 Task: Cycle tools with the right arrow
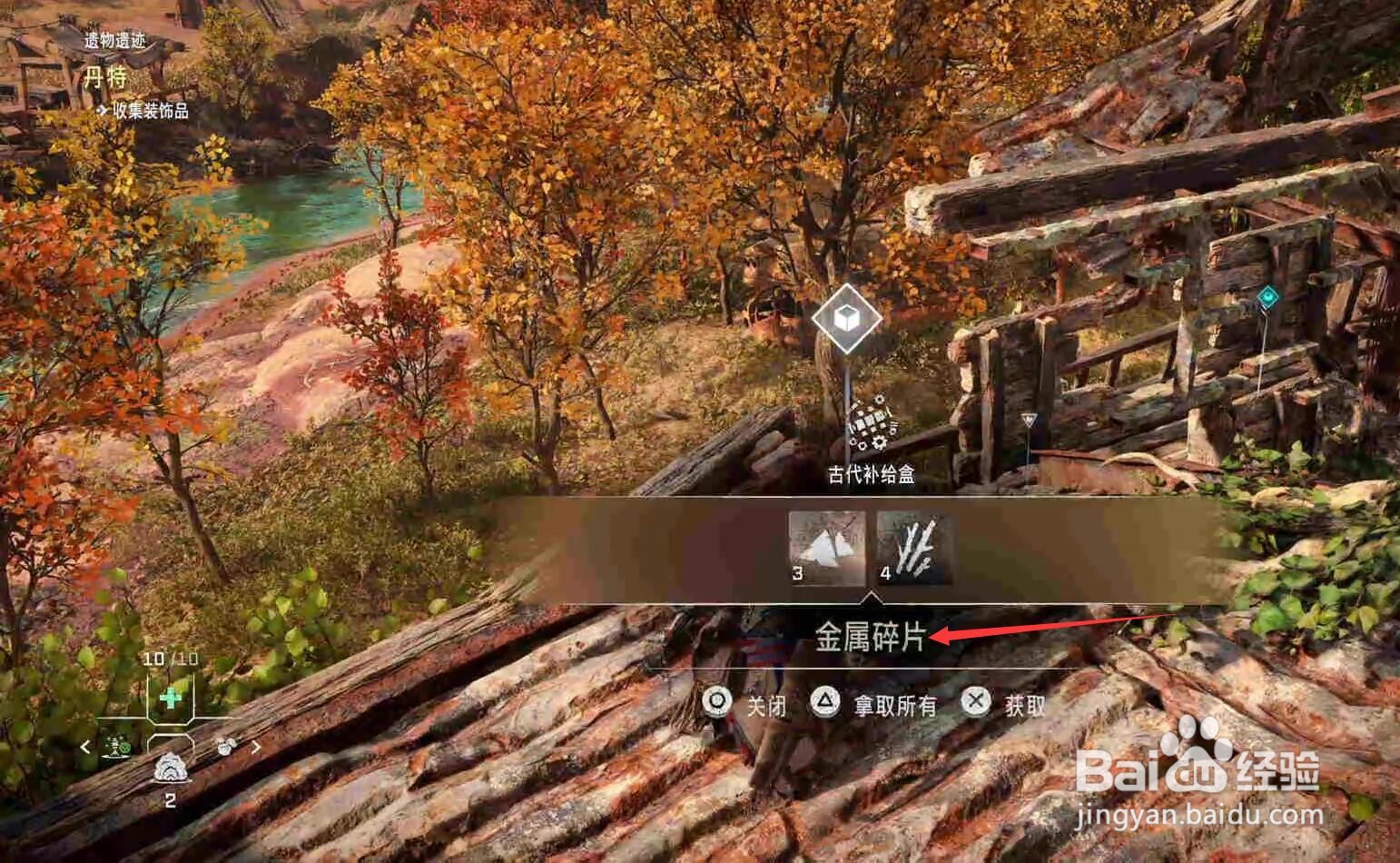click(x=256, y=747)
